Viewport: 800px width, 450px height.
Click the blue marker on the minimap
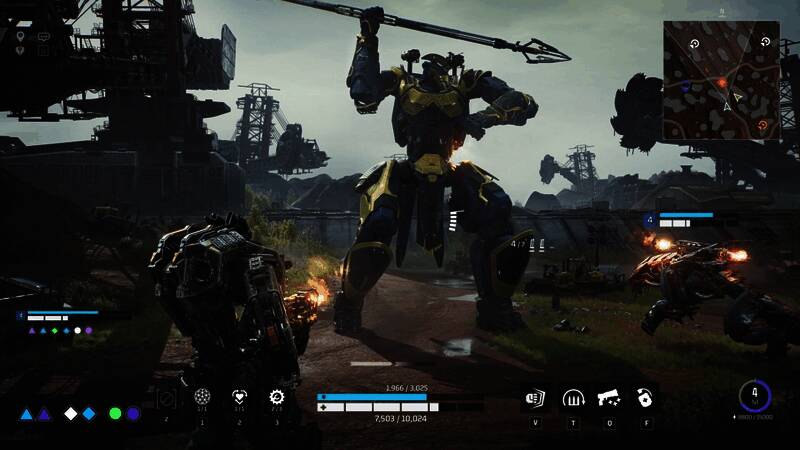[685, 87]
